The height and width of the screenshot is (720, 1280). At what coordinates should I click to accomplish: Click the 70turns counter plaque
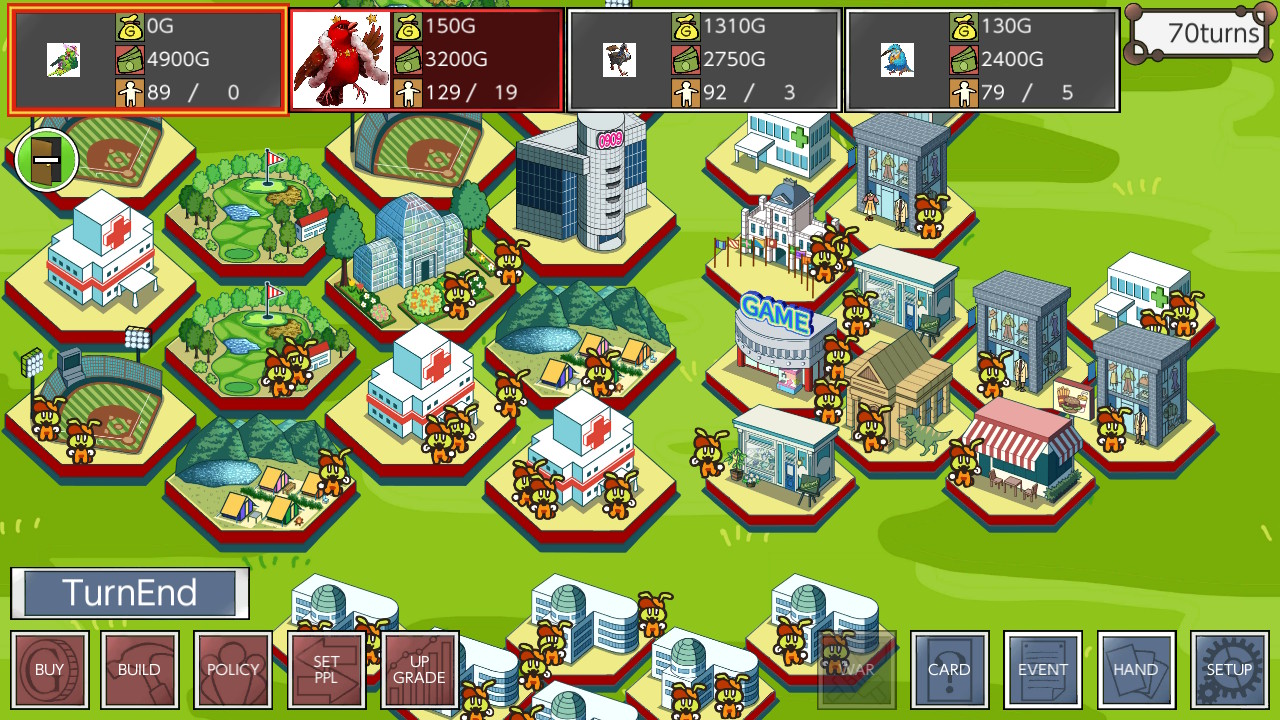click(x=1199, y=33)
